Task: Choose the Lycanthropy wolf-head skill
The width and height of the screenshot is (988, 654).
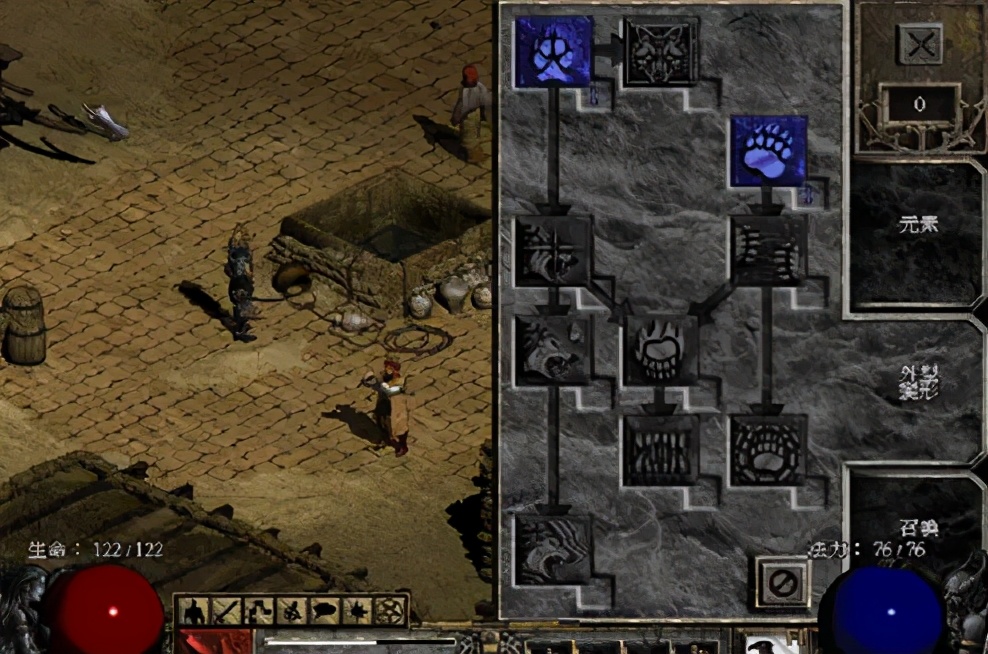Action: (x=661, y=52)
